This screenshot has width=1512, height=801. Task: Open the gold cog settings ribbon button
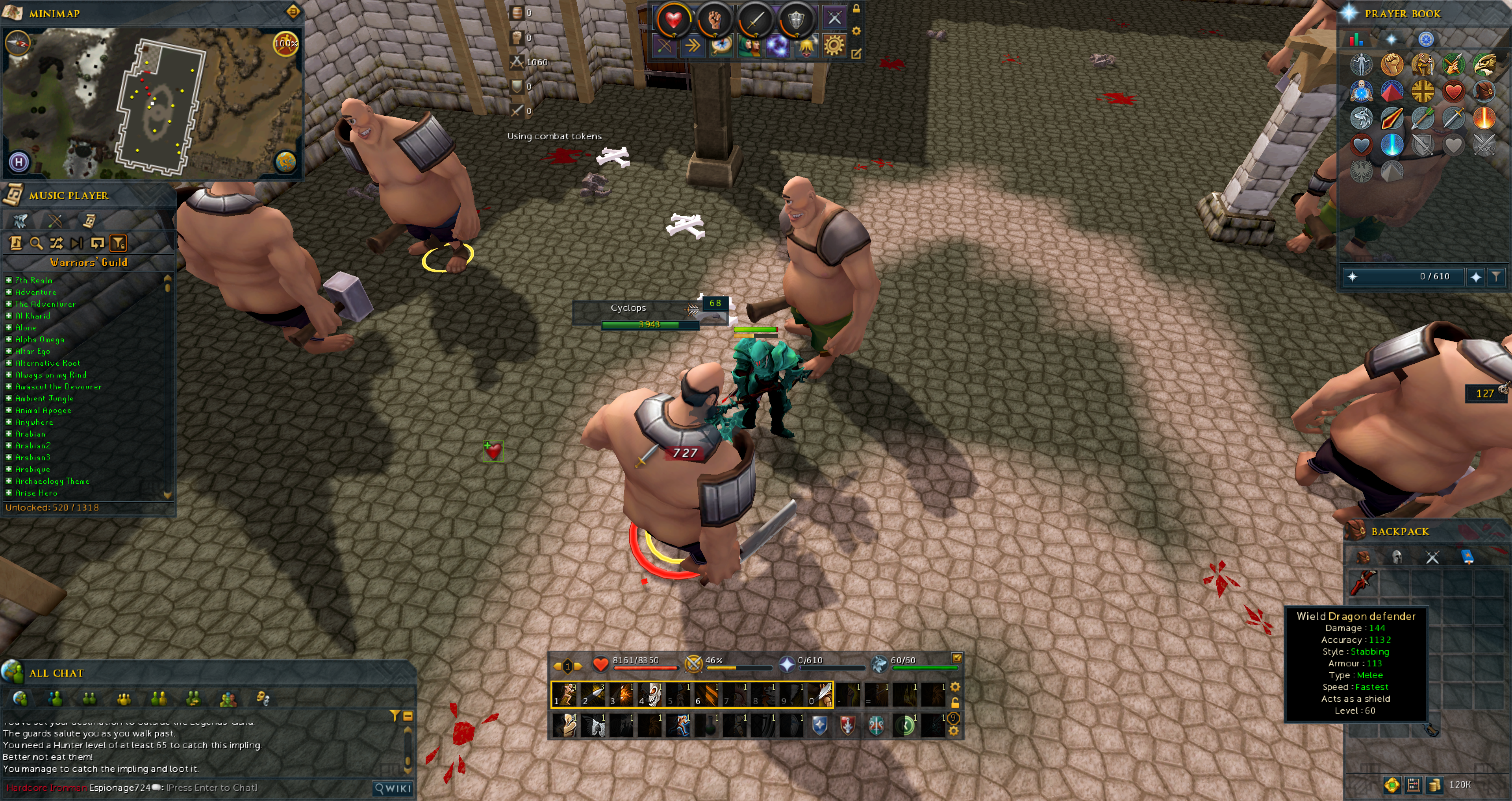(x=834, y=45)
